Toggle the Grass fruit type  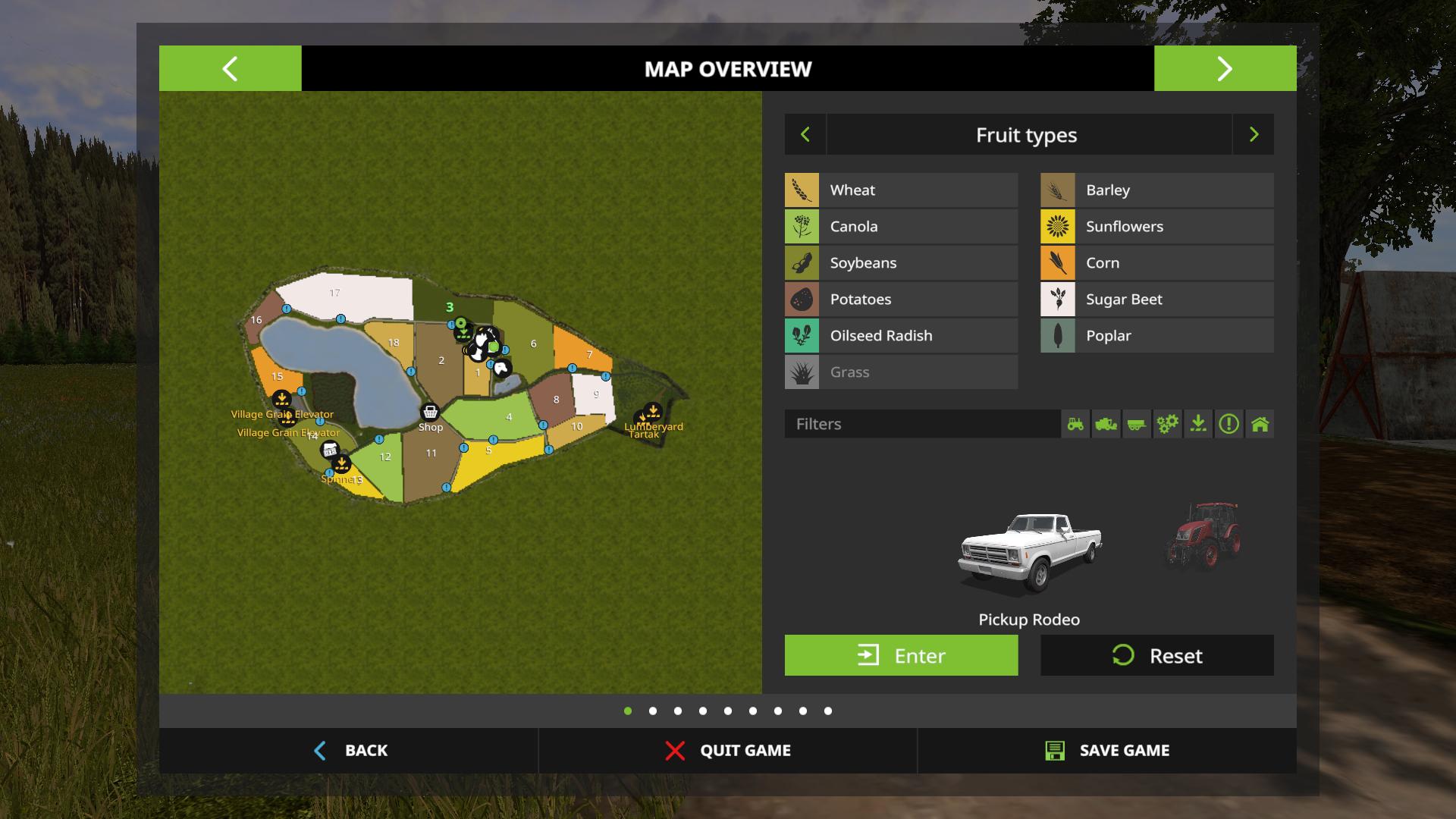coord(901,372)
